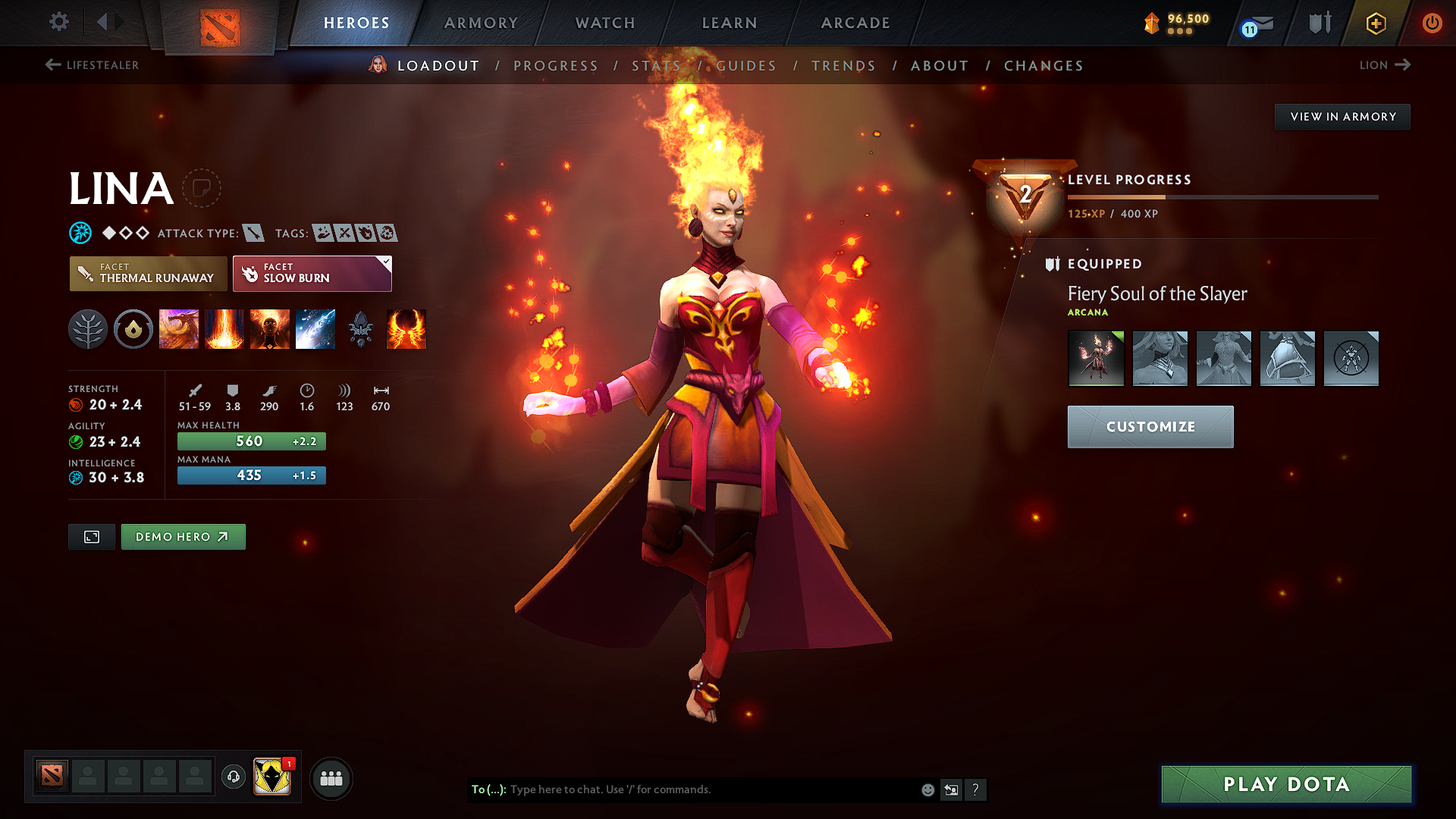Screen dimensions: 1456x819
Task: Click the friends list icon near chat bar
Action: point(331,777)
